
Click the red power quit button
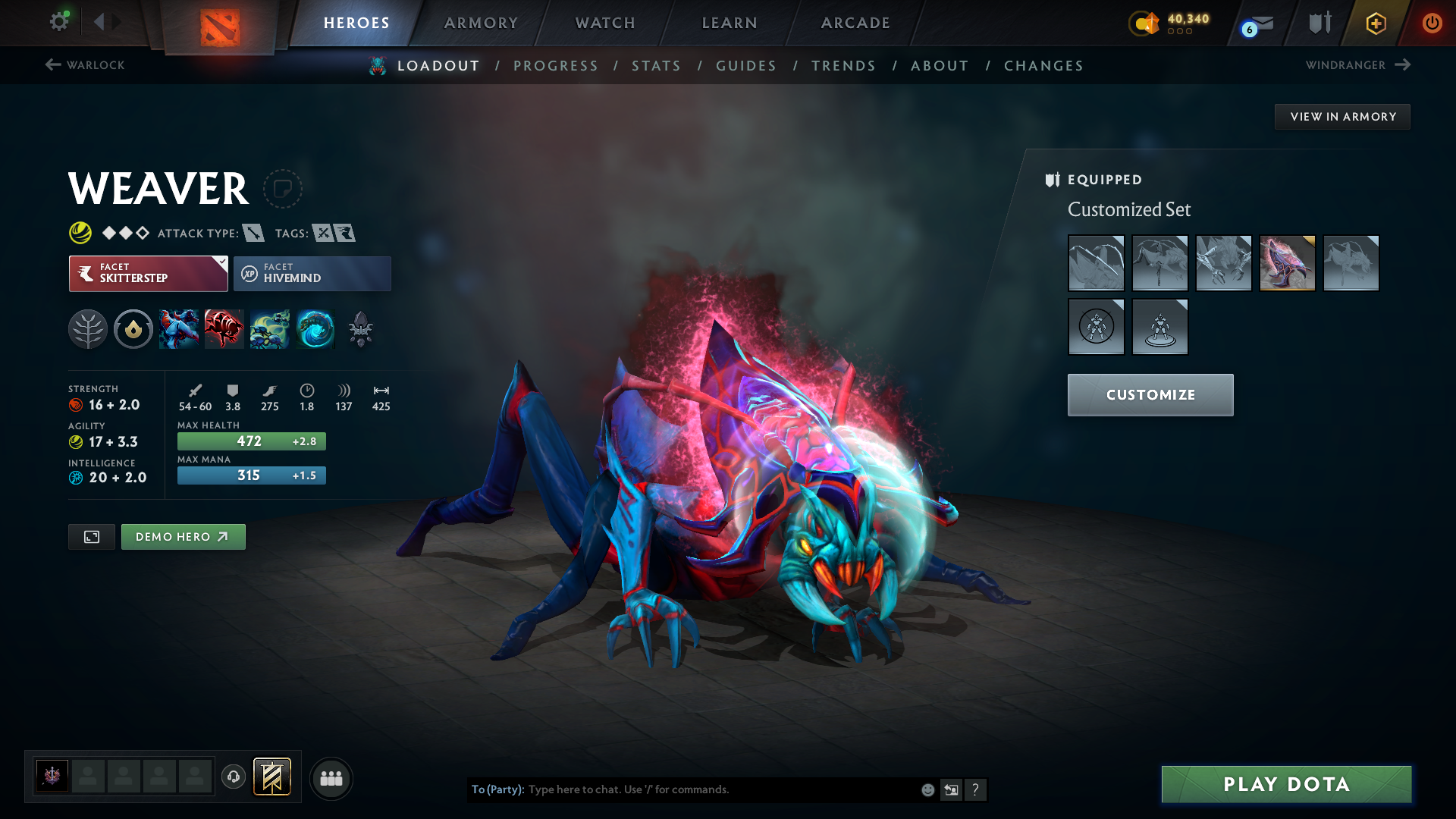click(1432, 23)
